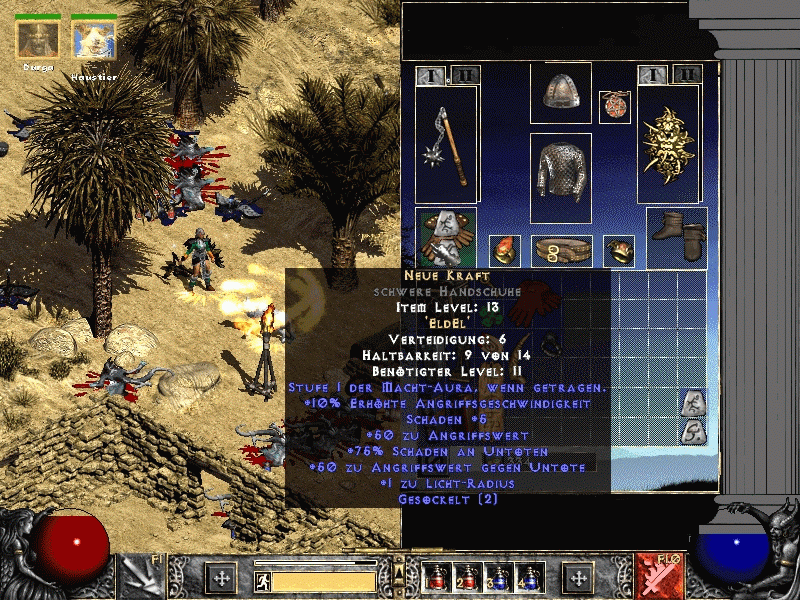Image resolution: width=800 pixels, height=600 pixels.
Task: Click the helmet equipment slot
Action: 561,92
